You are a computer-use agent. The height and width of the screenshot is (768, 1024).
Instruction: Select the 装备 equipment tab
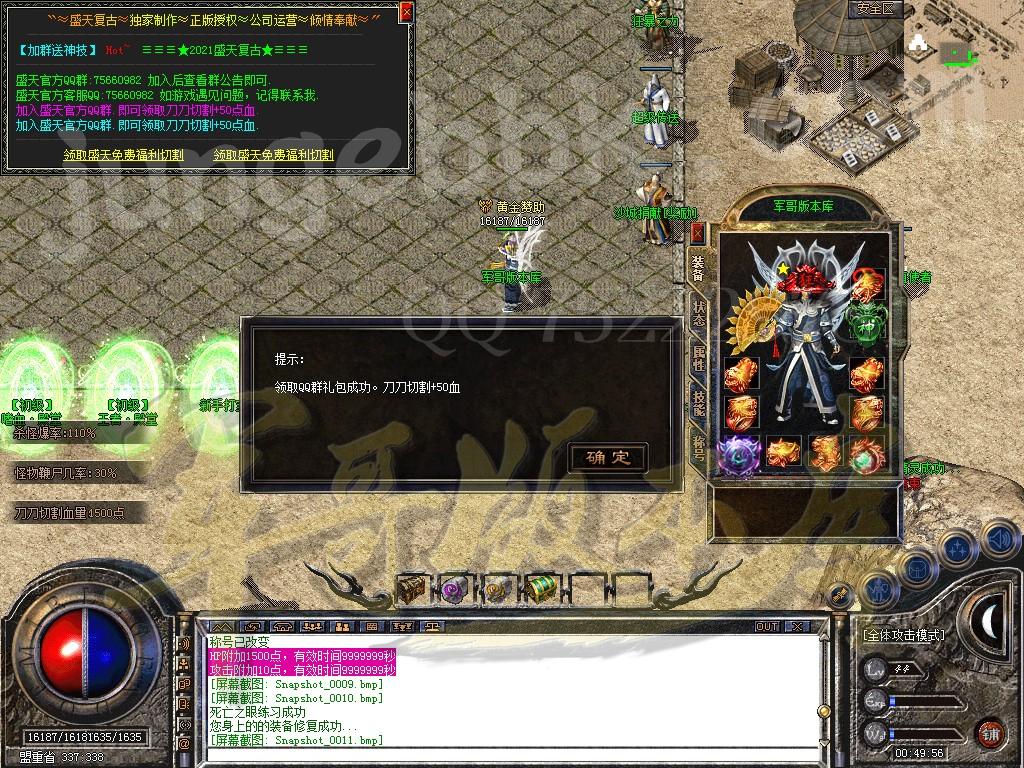pos(698,268)
